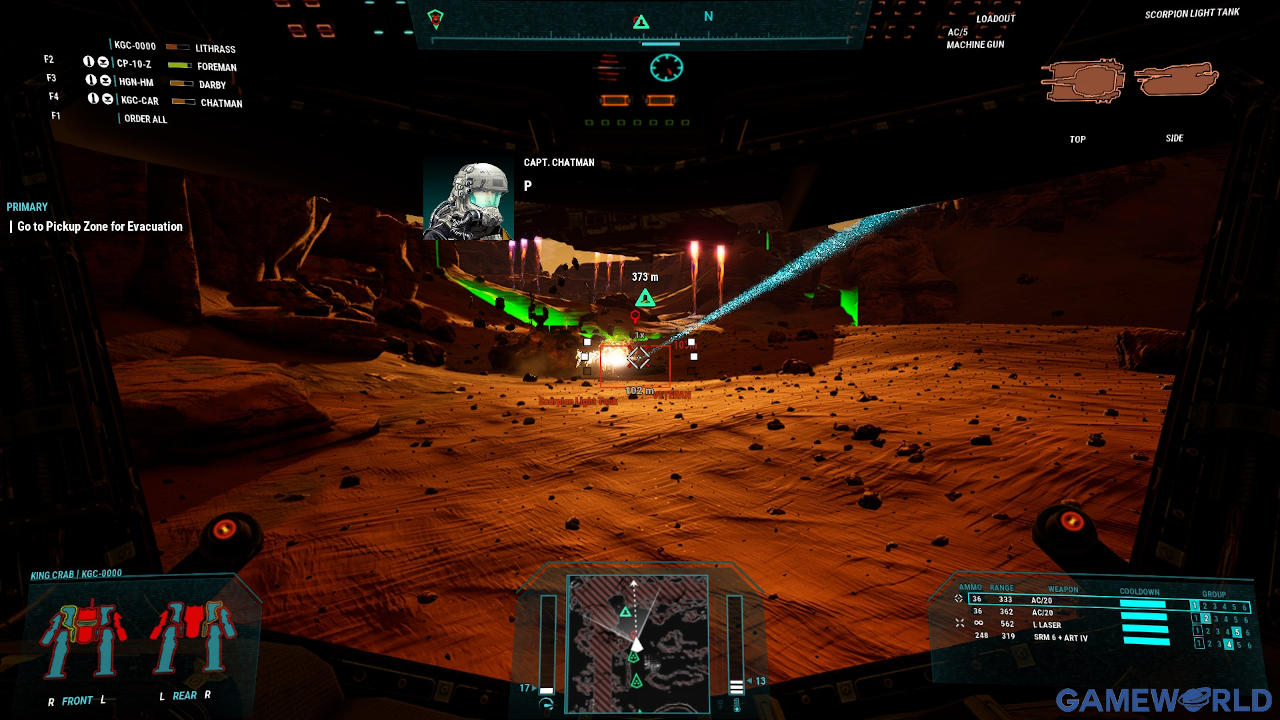Click the GAMEWORLD watermark logo

click(x=1163, y=699)
